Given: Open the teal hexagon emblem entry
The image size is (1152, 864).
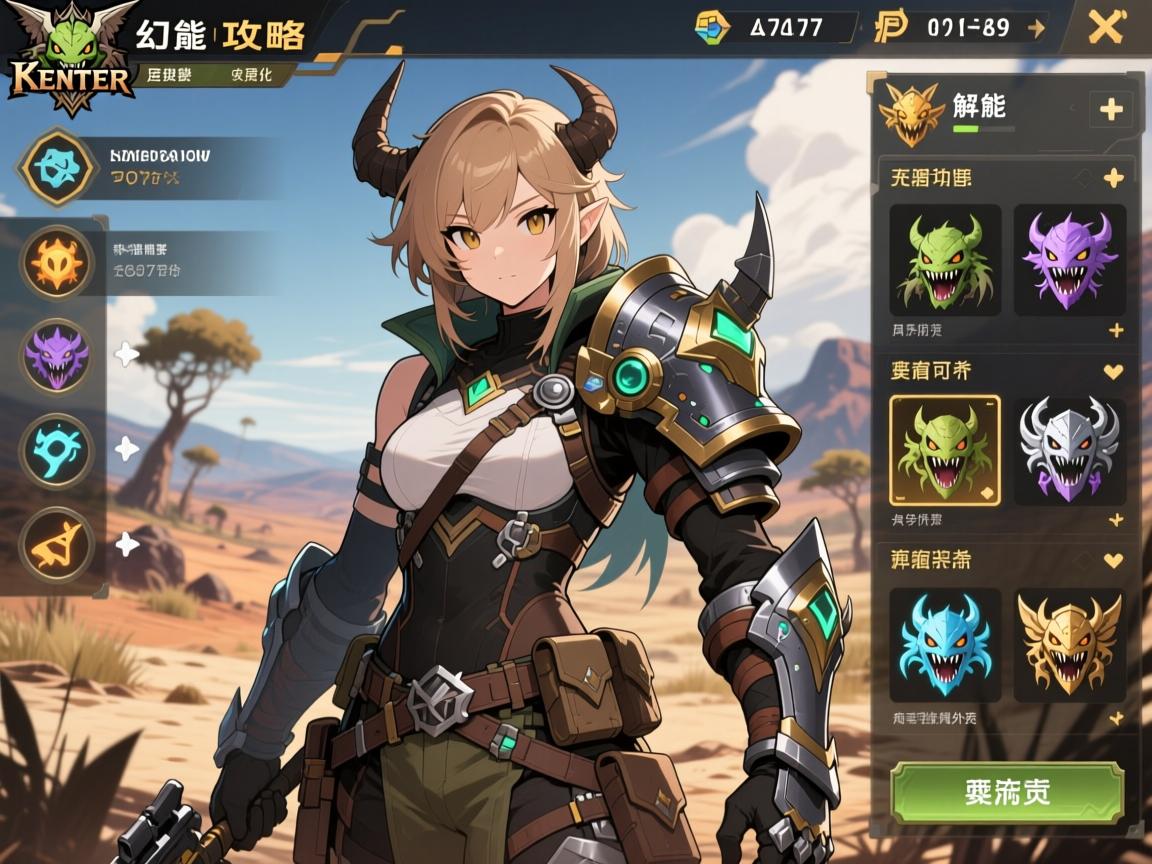Looking at the screenshot, I should [x=57, y=167].
